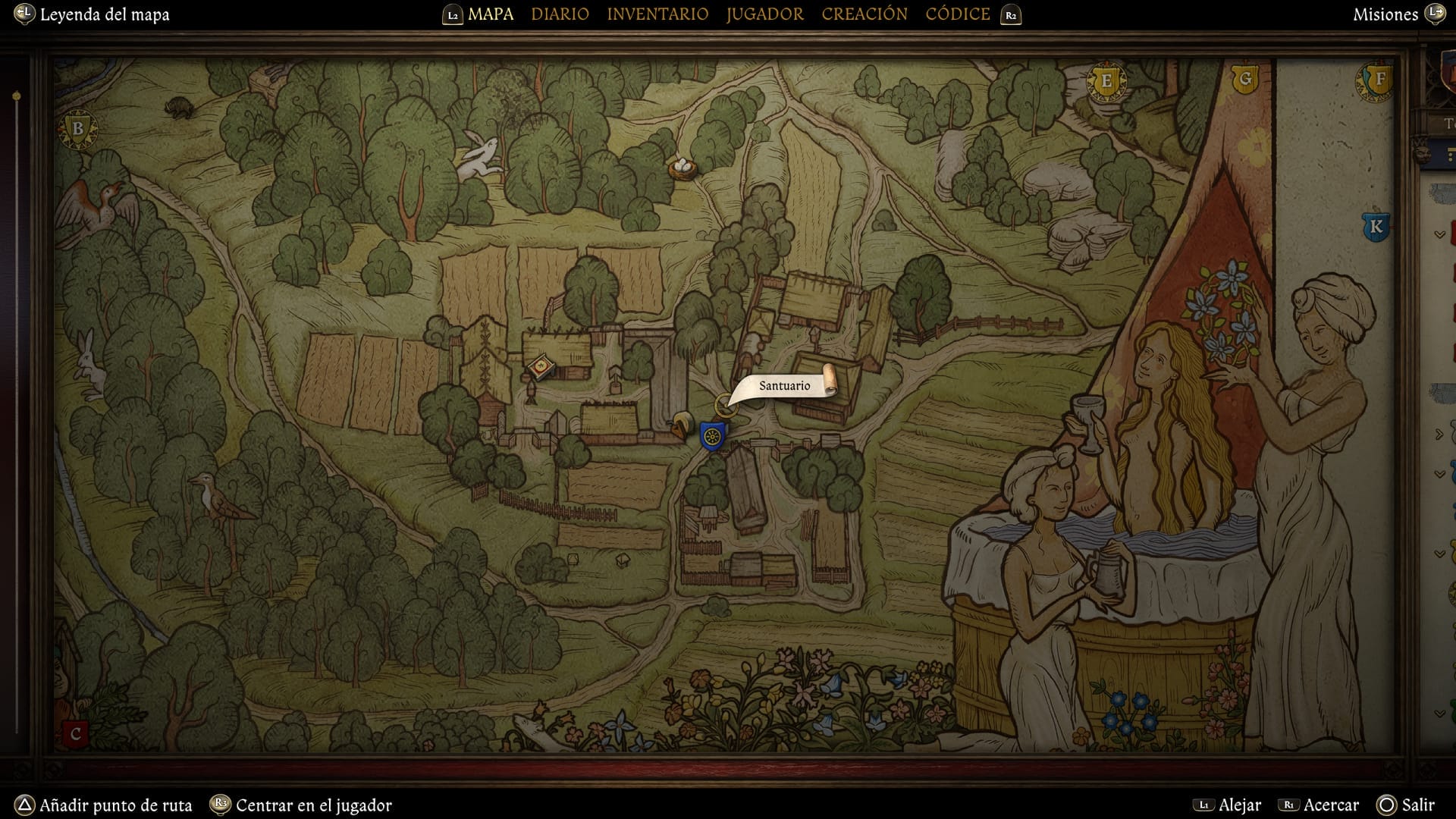Choose the yellow quest marker G

click(1244, 79)
